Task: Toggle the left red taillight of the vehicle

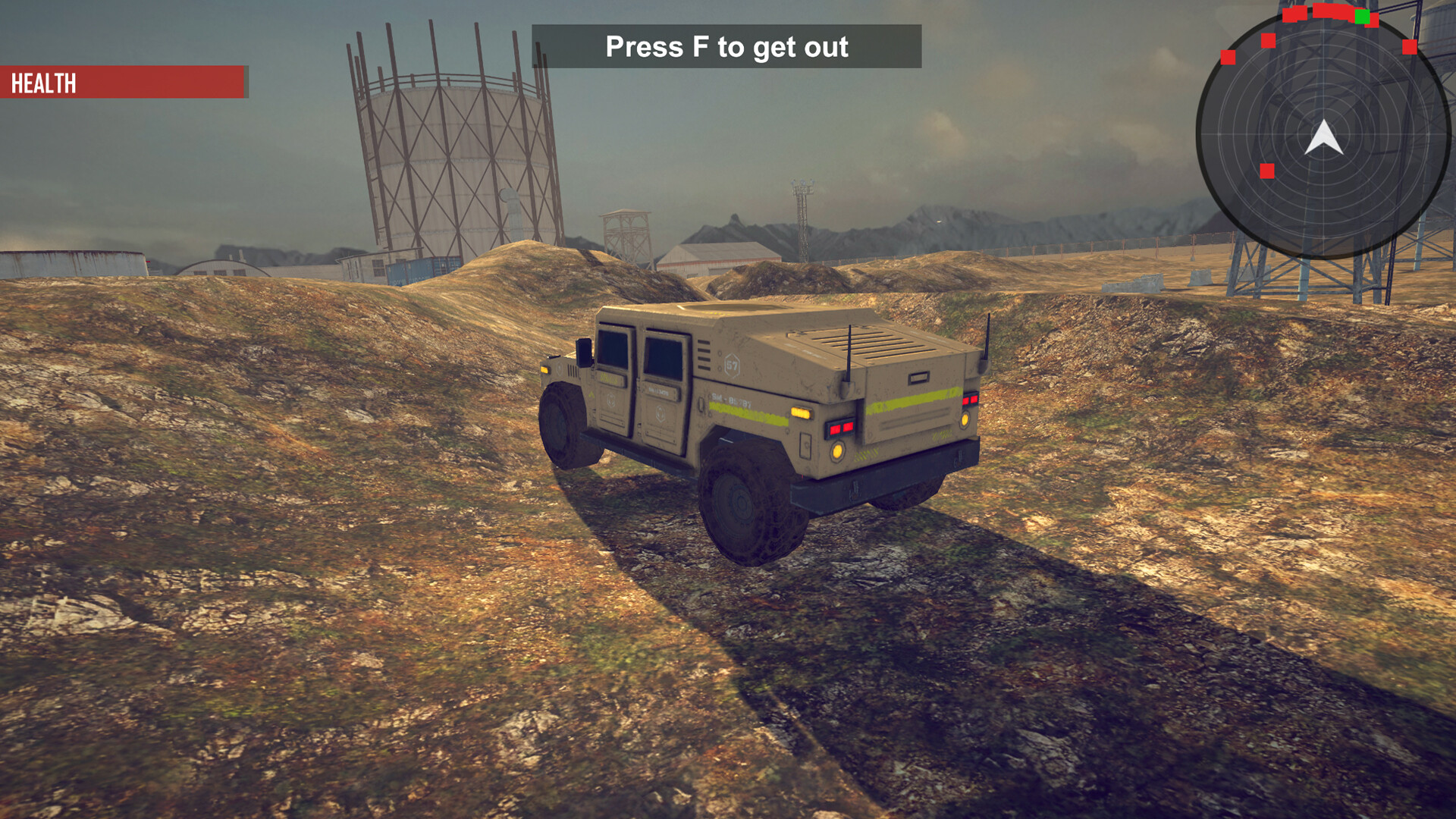Action: pyautogui.click(x=840, y=429)
